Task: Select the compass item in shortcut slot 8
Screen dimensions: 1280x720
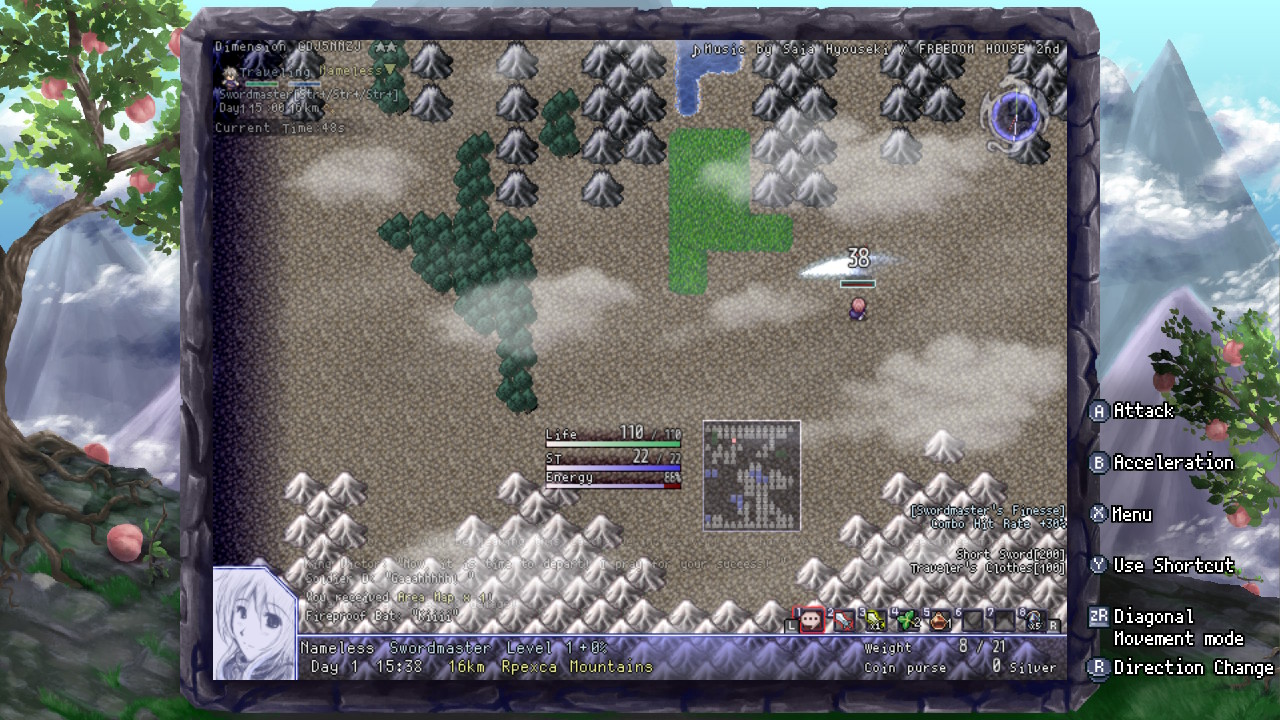Action: coord(1034,619)
